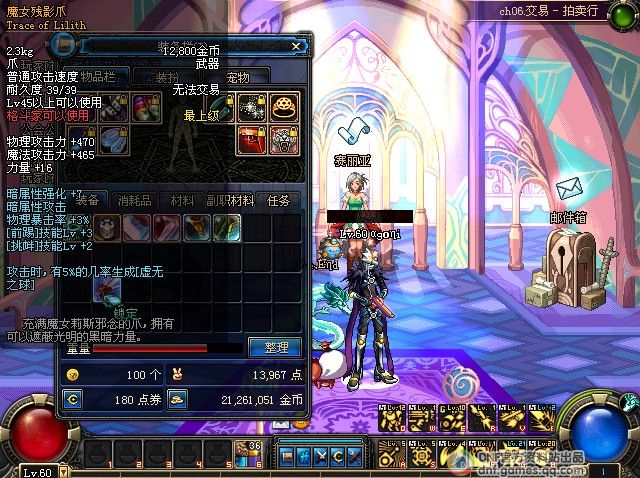Select the red armor piece equipment slot

[x=252, y=140]
